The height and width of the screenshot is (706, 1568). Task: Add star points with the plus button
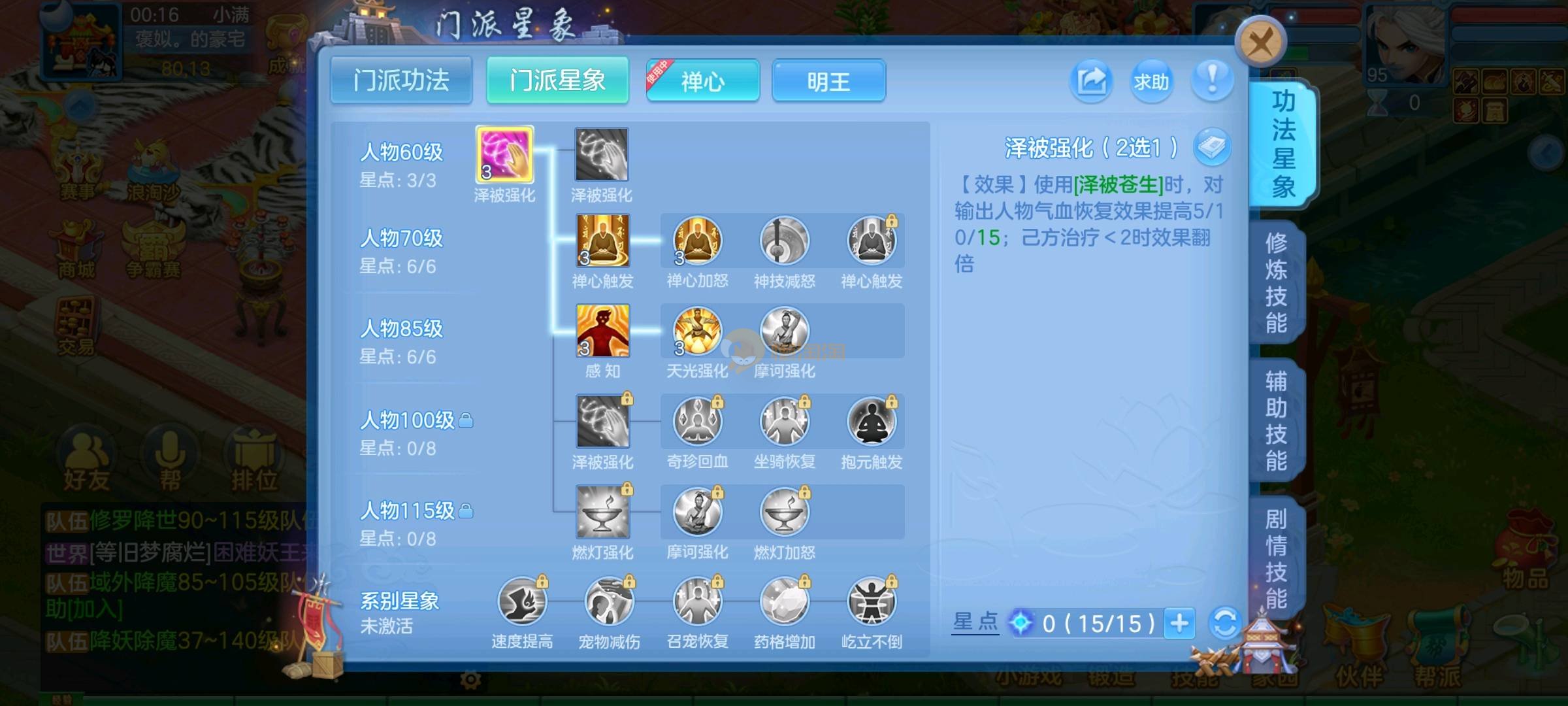pos(1179,623)
